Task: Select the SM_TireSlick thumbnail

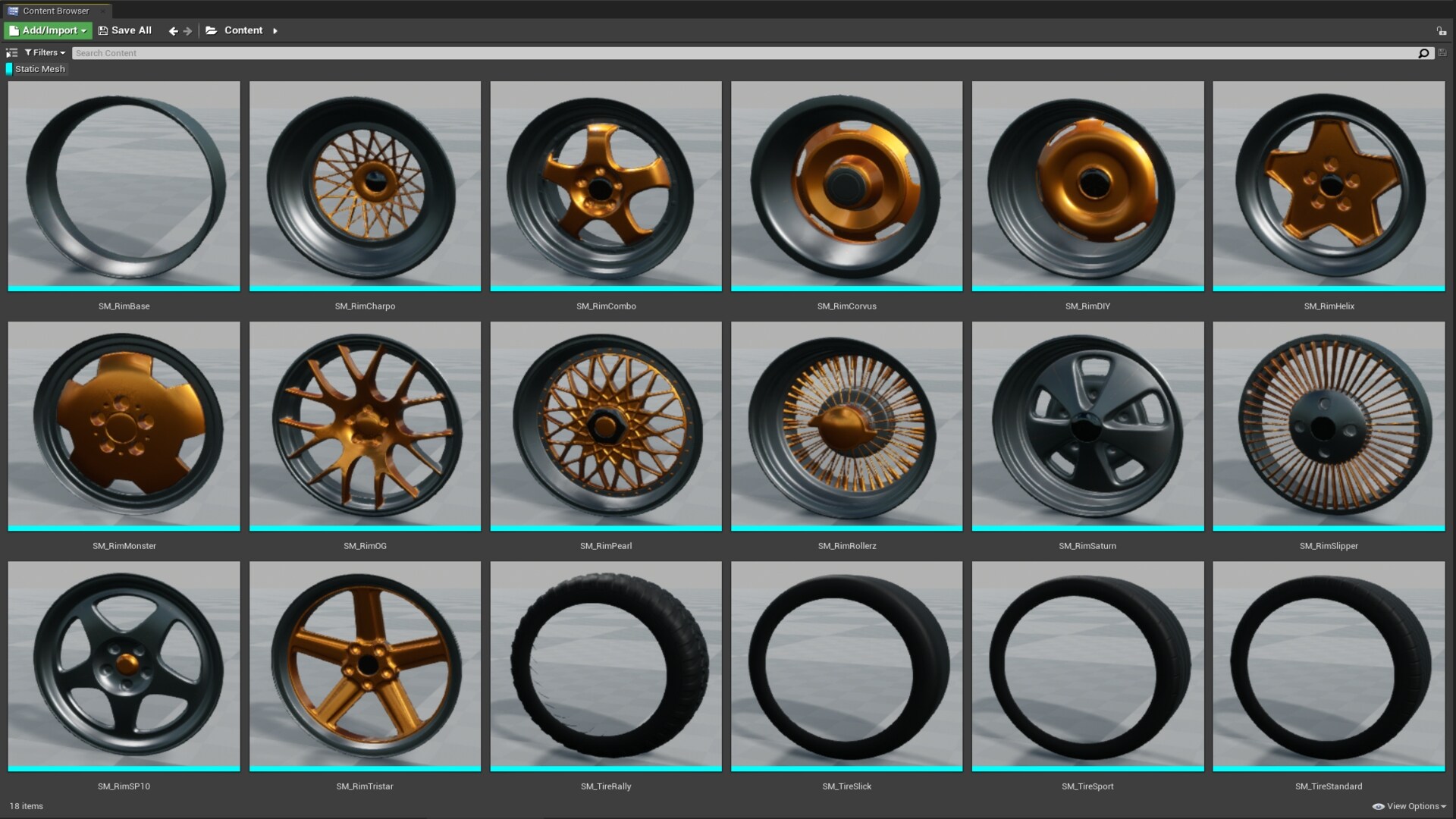Action: pos(846,665)
